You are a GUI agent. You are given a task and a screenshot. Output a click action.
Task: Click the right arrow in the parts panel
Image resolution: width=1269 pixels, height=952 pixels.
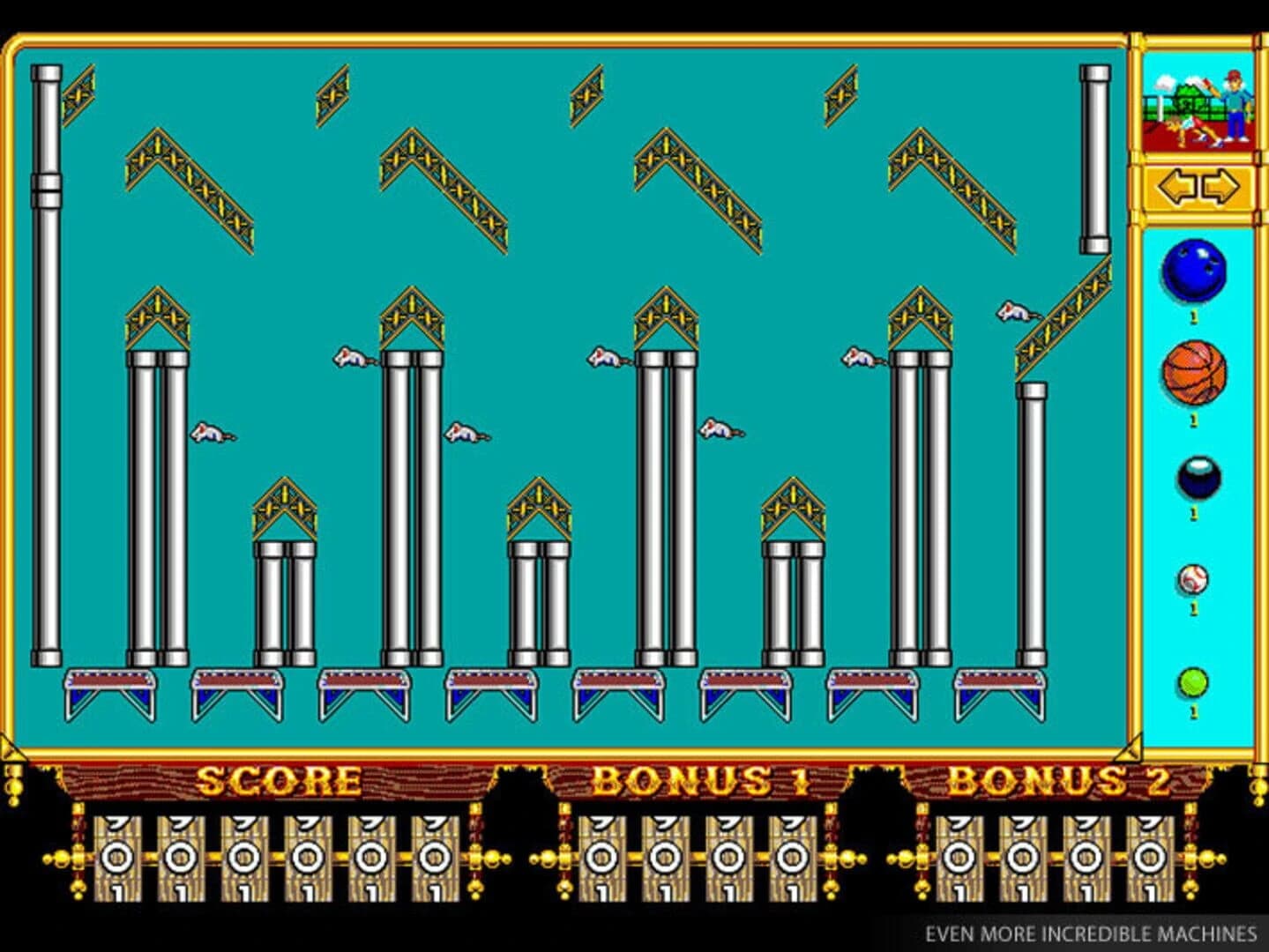(1216, 186)
